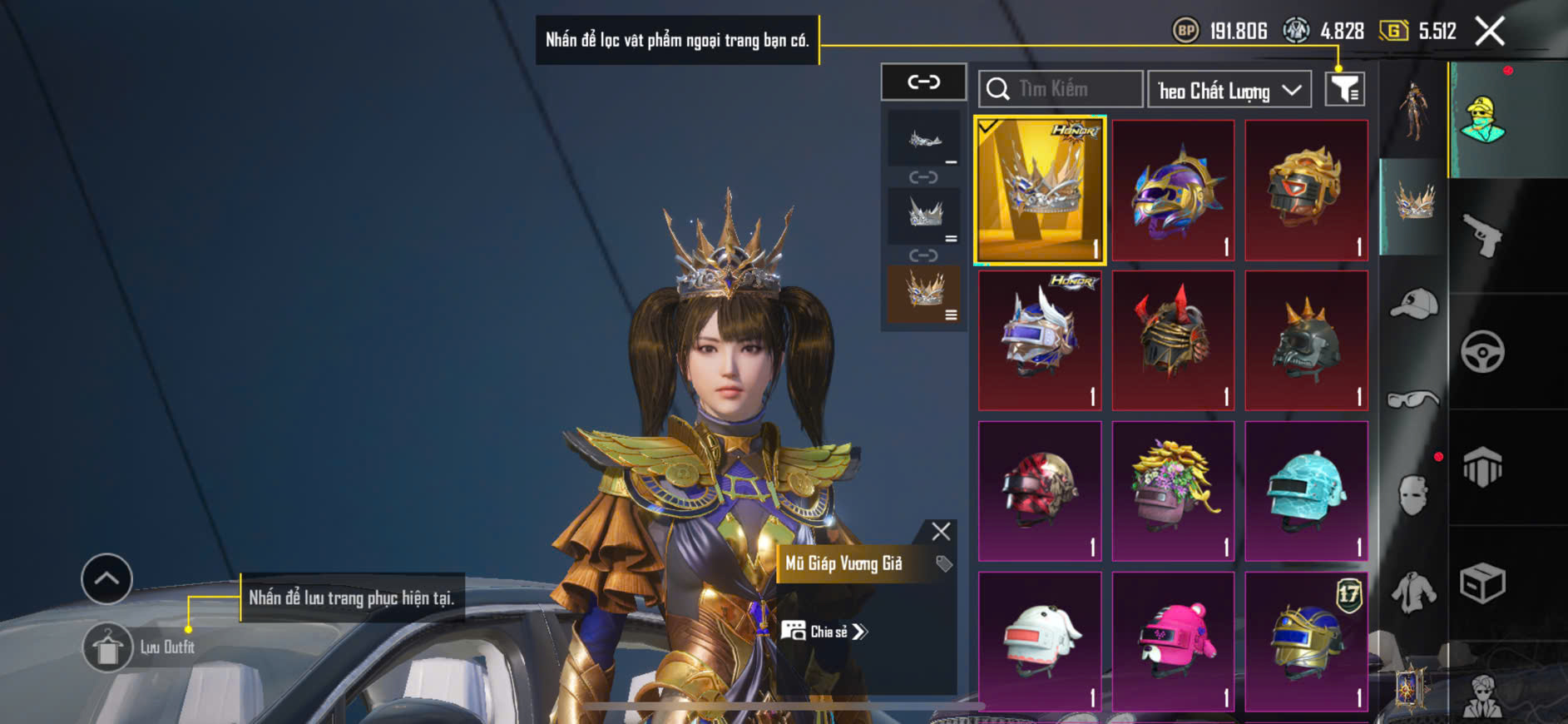
Task: Select the pink bear helmet
Action: pos(1173,642)
